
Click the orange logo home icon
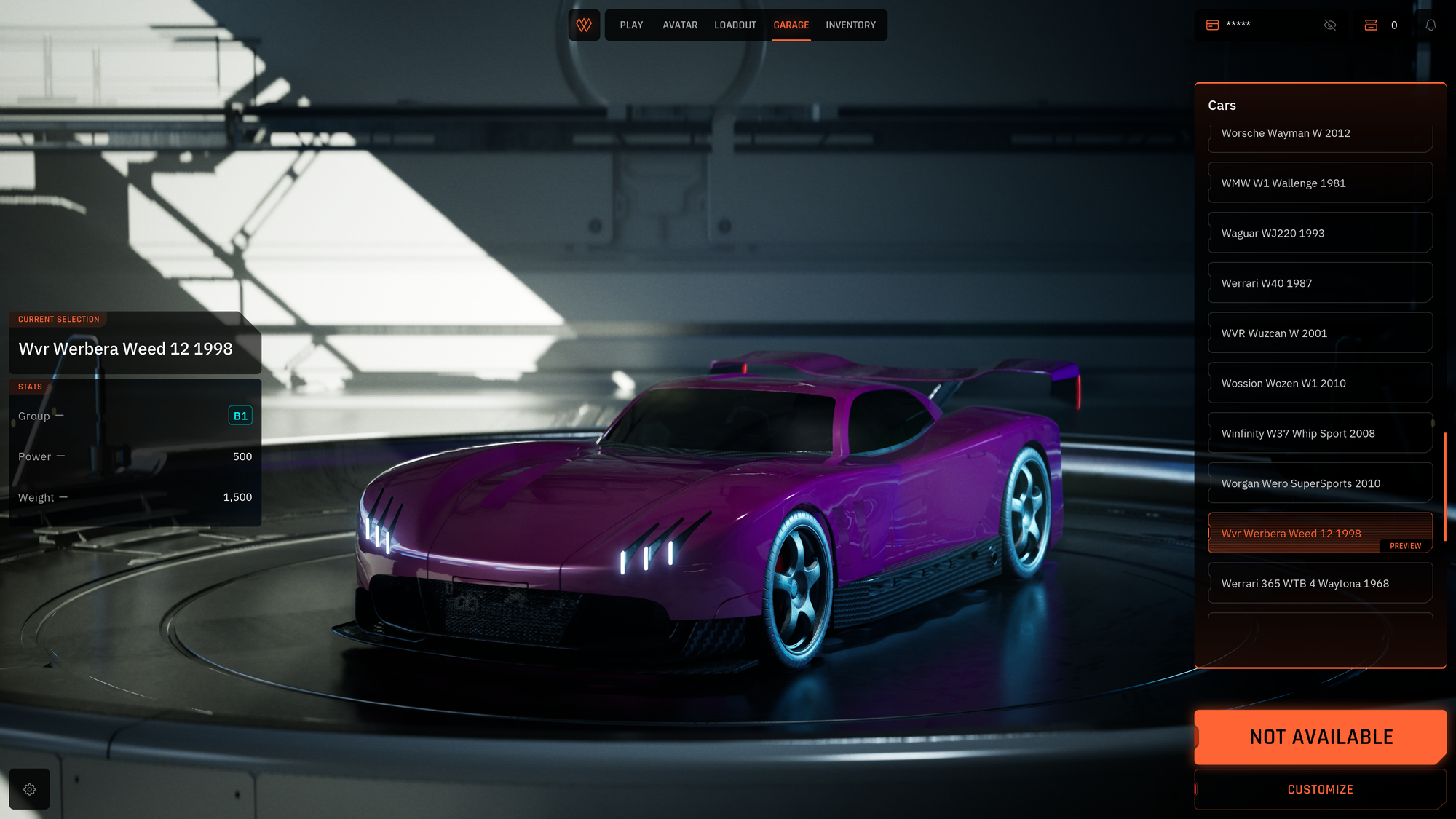pos(584,25)
